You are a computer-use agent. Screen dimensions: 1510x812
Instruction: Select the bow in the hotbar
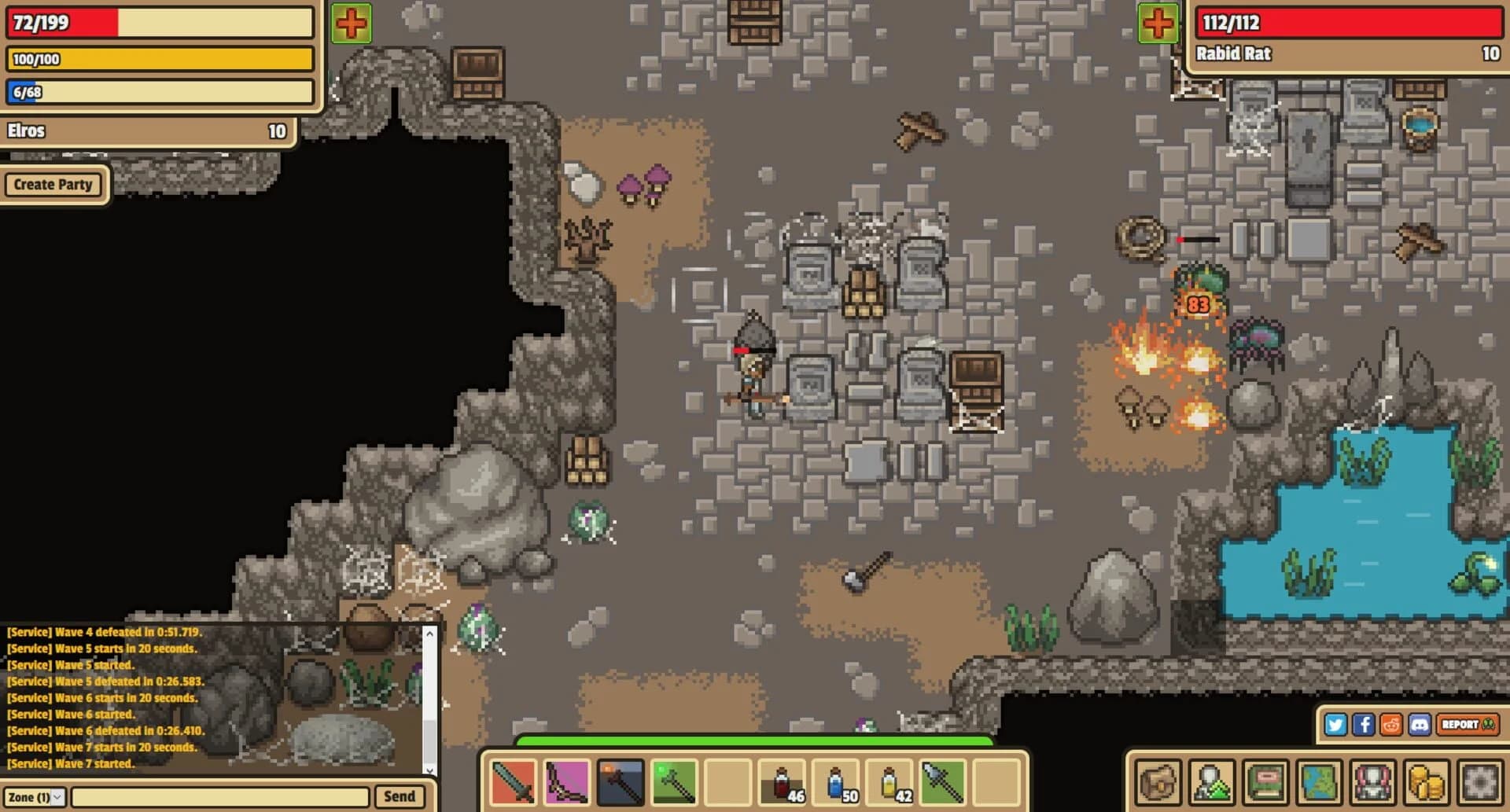tap(566, 784)
